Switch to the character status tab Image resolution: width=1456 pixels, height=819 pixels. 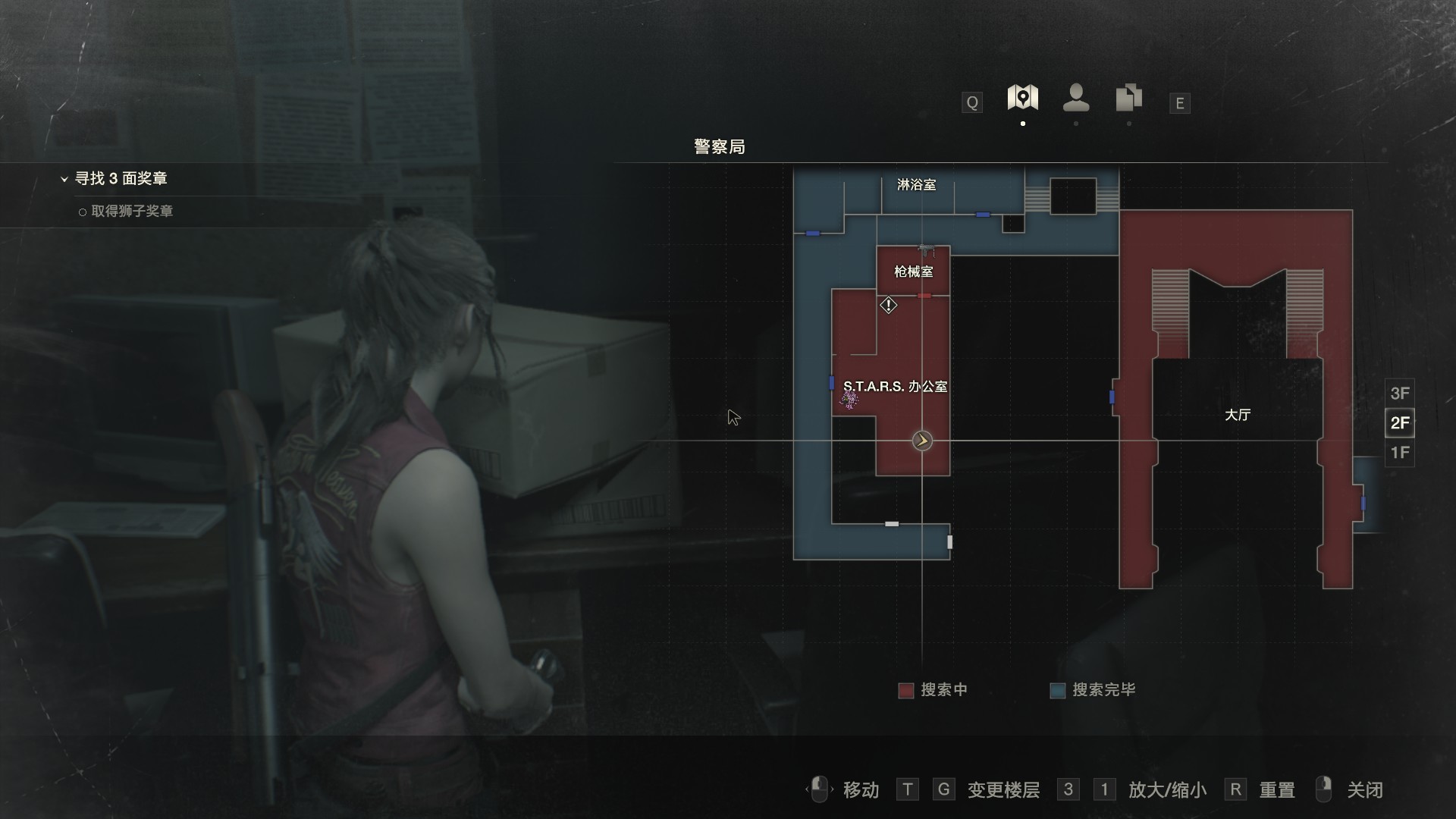click(x=1076, y=98)
